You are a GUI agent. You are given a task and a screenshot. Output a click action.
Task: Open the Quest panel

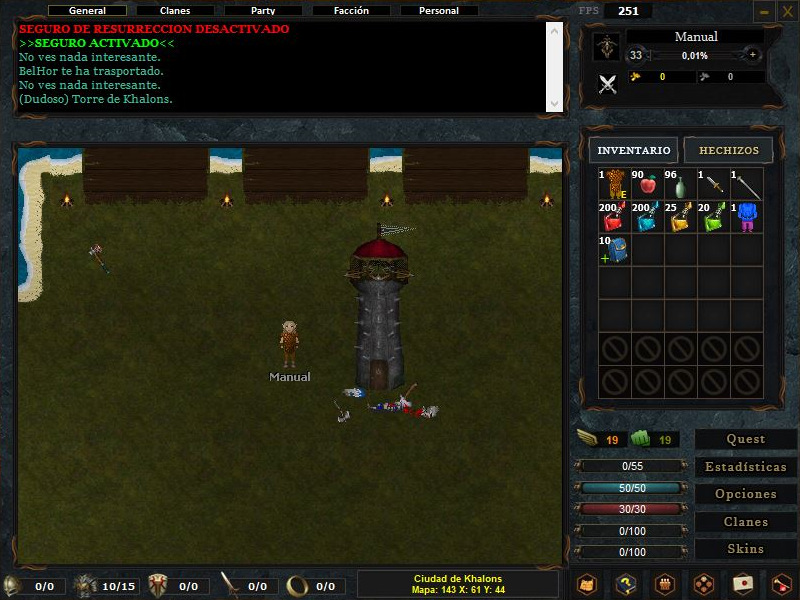pos(746,439)
